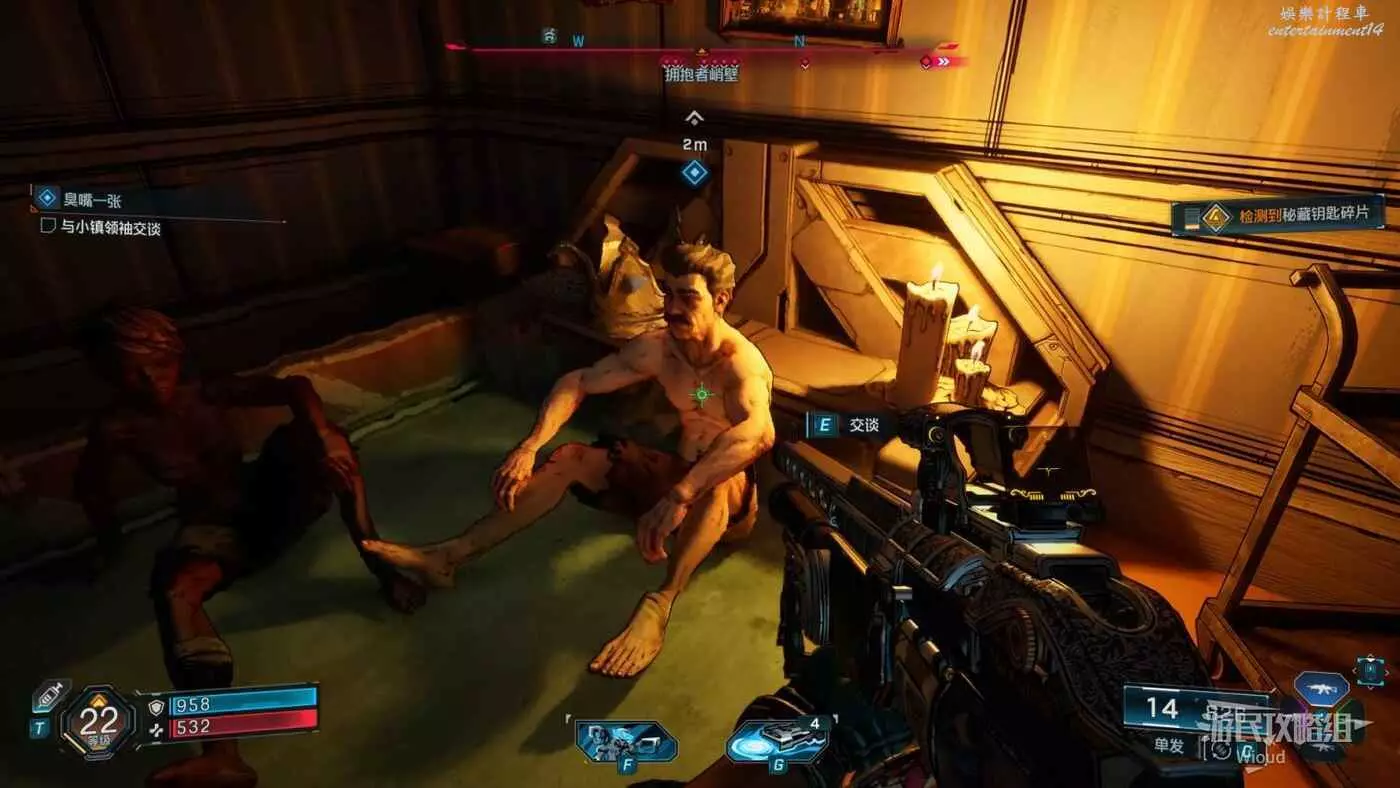Select the equipped assault rifle weapon slot
This screenshot has width=1400, height=788.
[1321, 688]
